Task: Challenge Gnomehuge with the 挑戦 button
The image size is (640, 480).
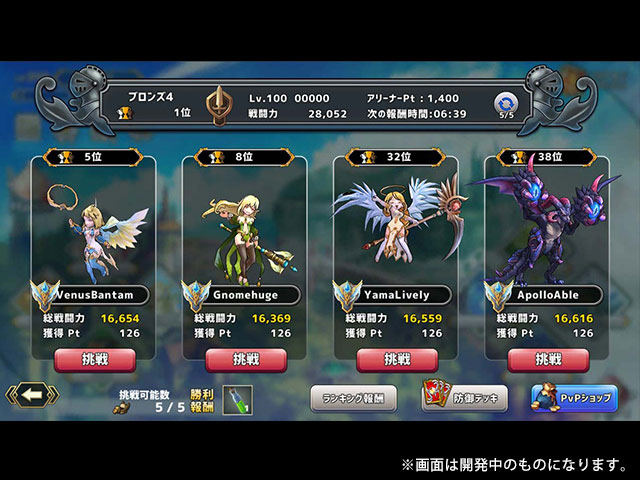Action: (x=246, y=359)
